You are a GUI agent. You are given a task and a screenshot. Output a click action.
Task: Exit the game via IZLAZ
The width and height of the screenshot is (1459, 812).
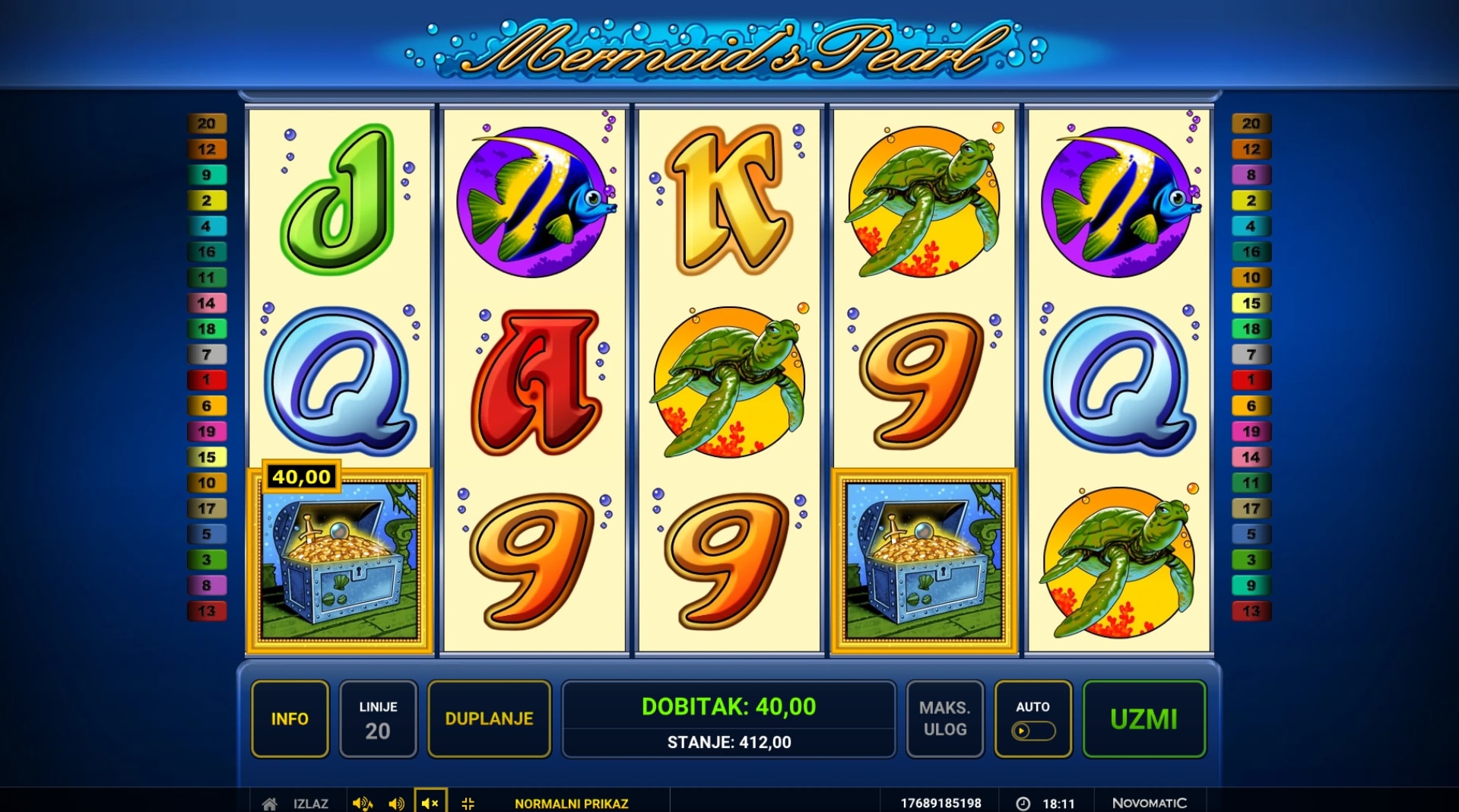click(310, 803)
